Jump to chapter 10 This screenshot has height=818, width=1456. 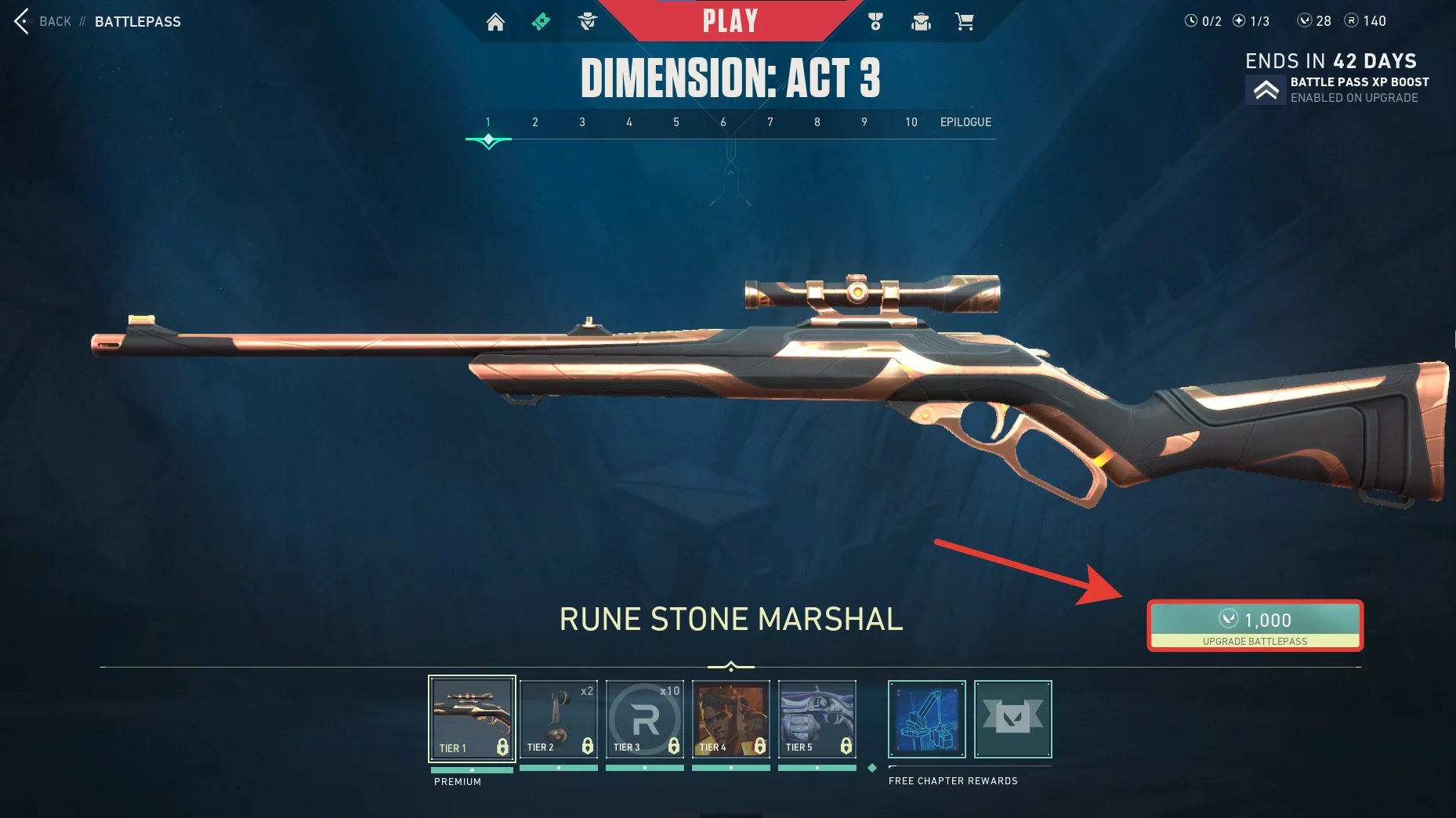tap(911, 122)
